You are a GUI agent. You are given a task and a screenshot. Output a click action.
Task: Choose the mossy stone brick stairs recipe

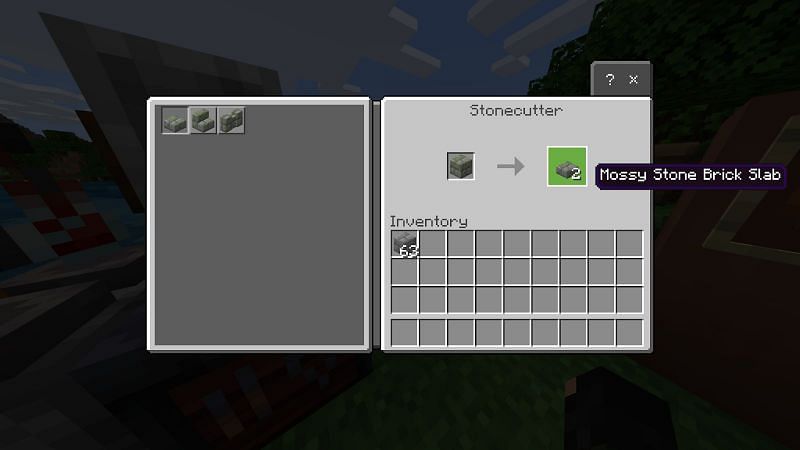tap(203, 121)
